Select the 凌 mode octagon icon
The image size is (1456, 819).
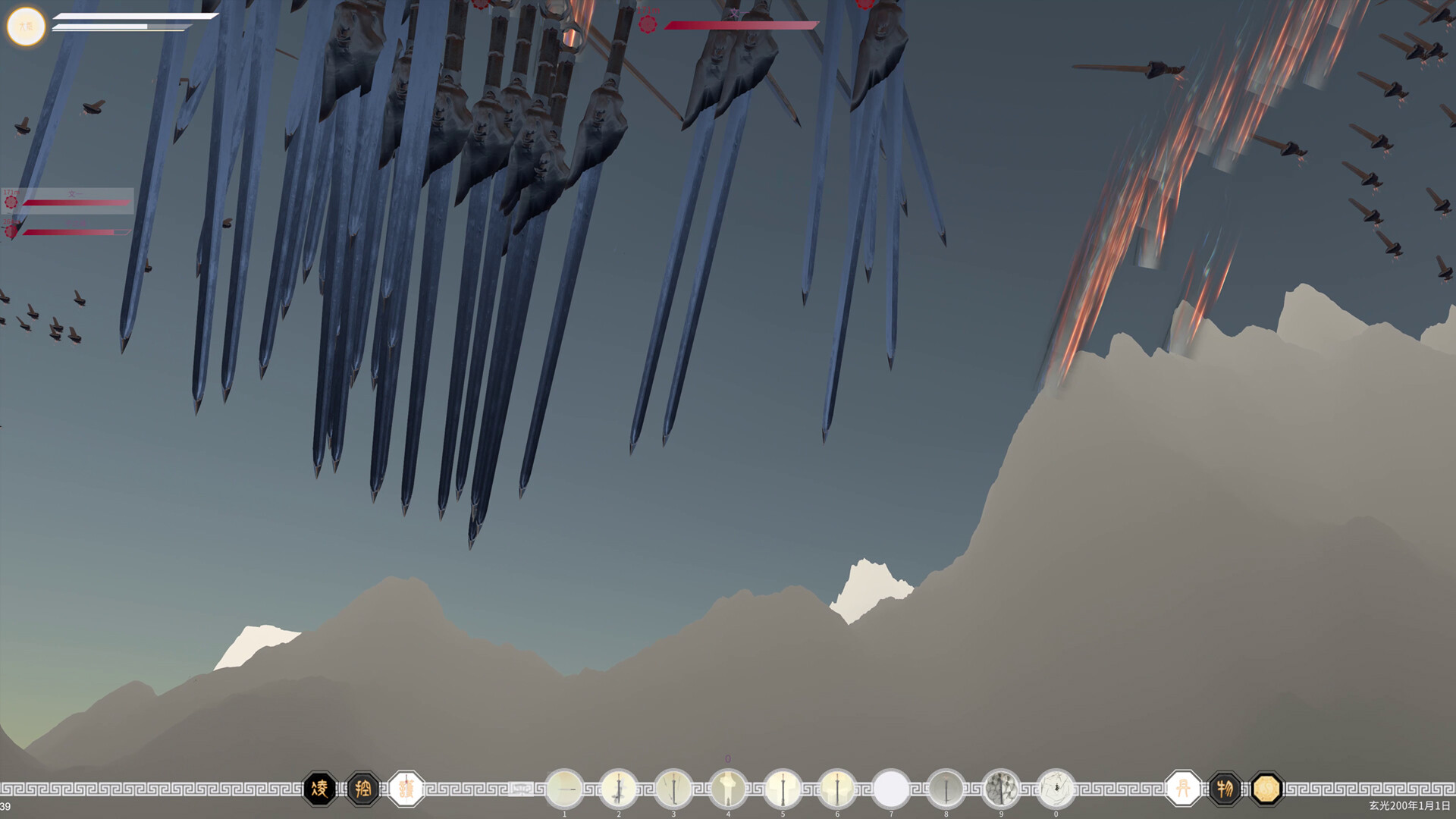click(322, 789)
